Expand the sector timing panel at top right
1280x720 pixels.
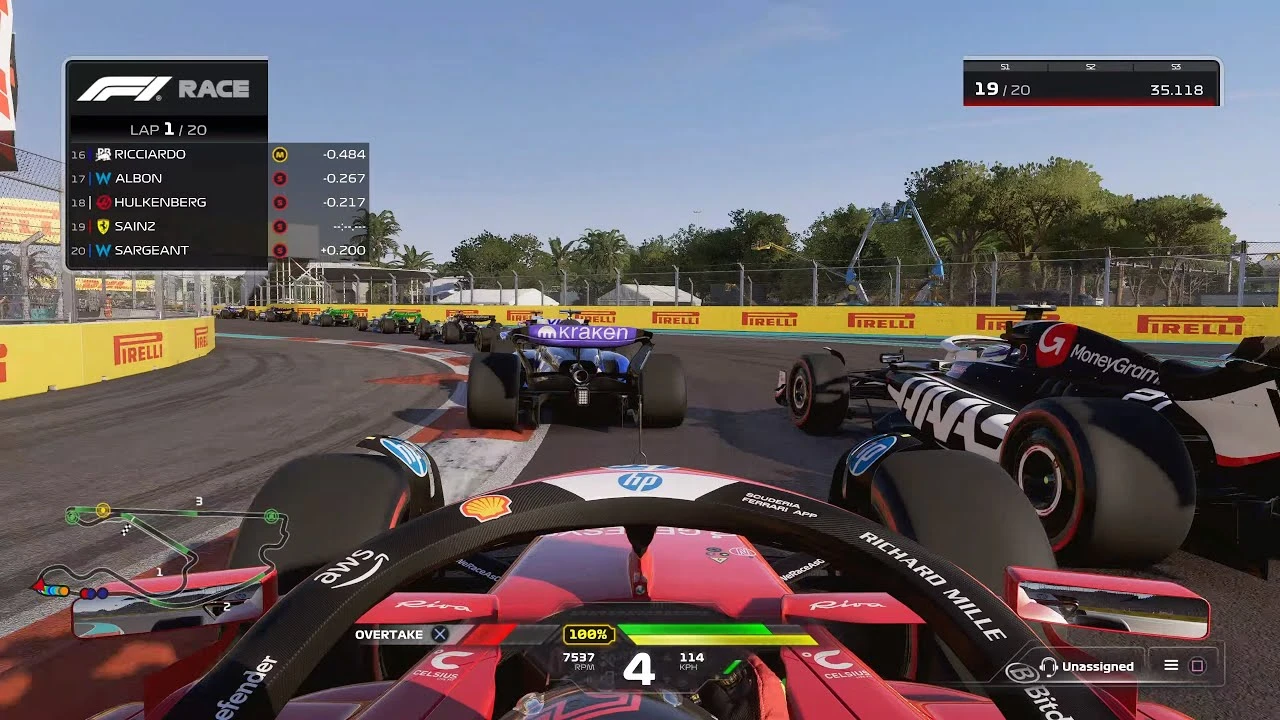(1090, 80)
